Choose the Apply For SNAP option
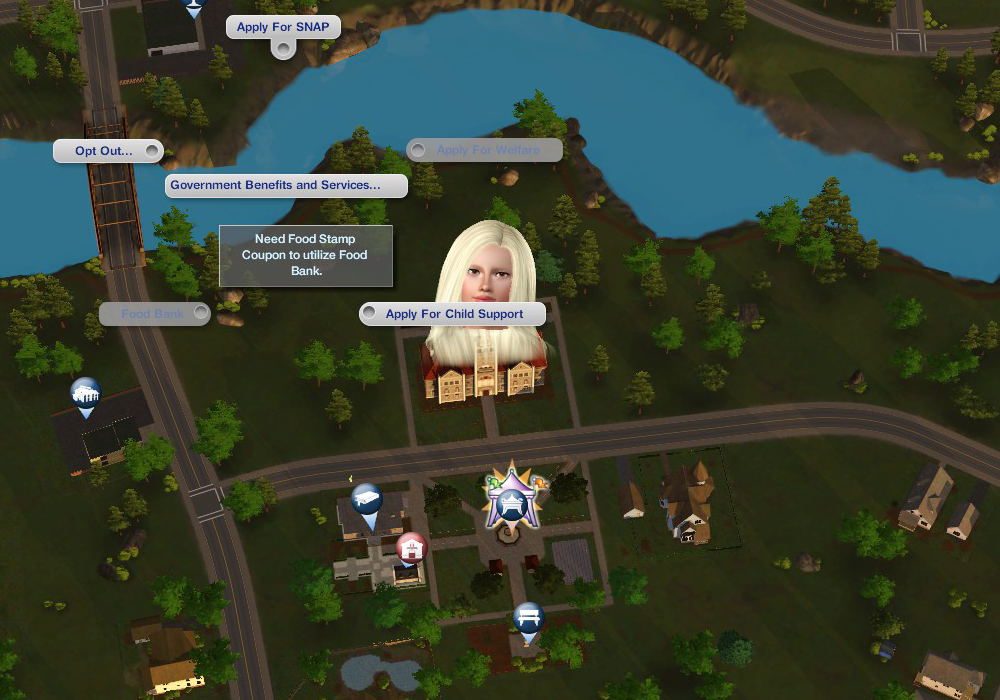The width and height of the screenshot is (1000, 700). click(x=283, y=27)
